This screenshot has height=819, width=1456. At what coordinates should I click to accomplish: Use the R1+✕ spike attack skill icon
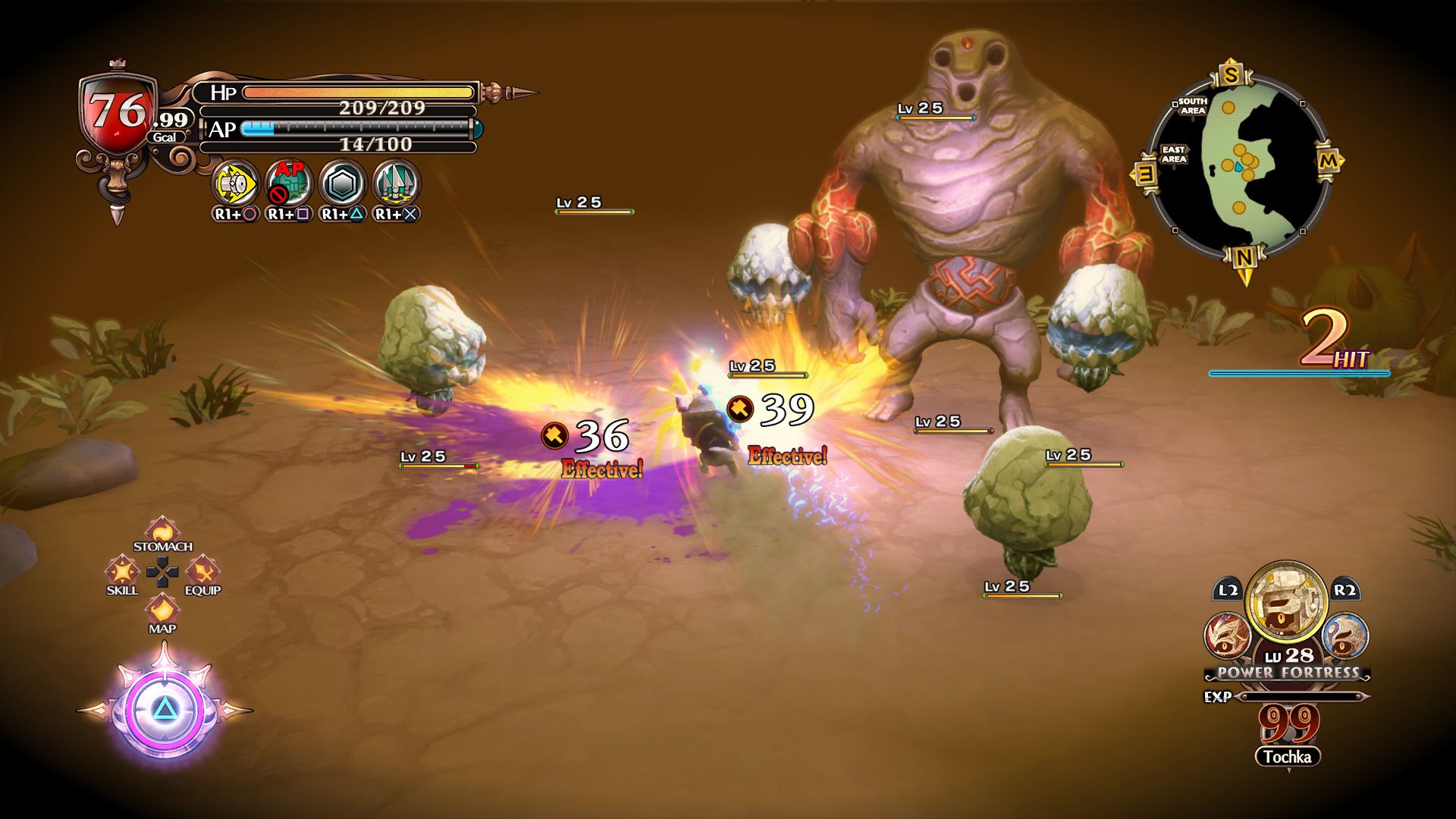click(395, 184)
